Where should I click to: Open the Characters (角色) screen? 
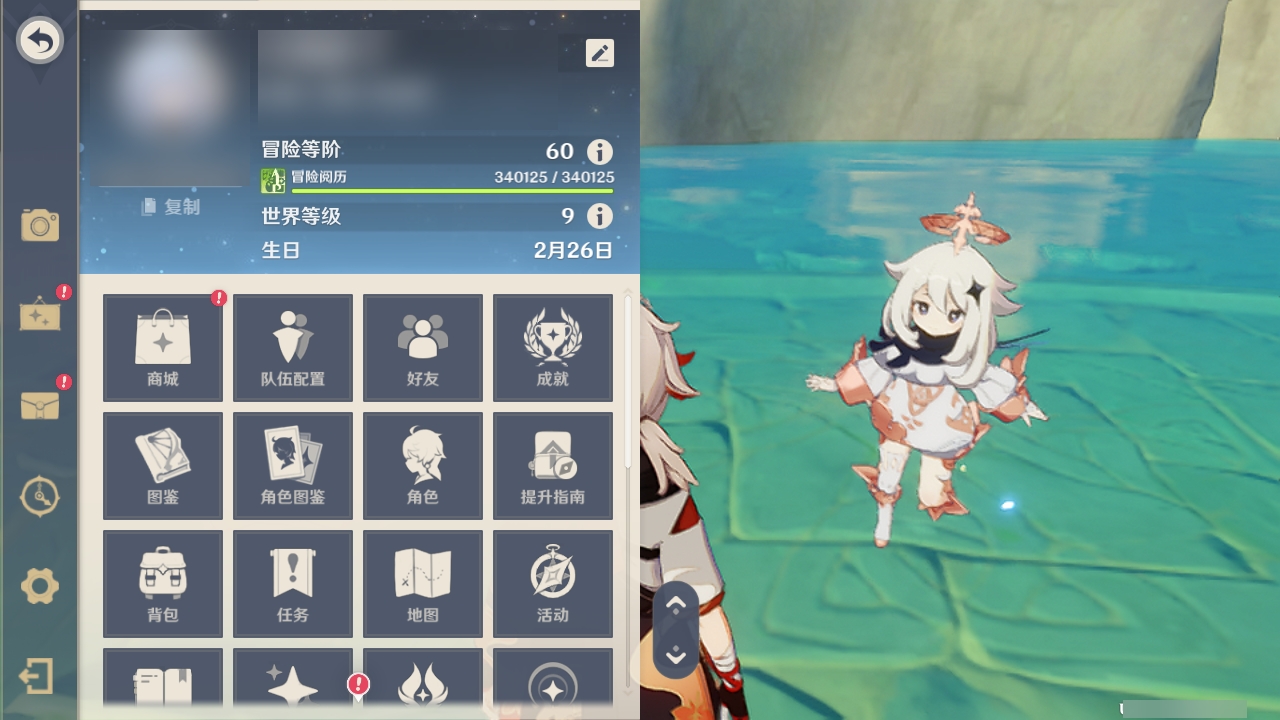(422, 465)
